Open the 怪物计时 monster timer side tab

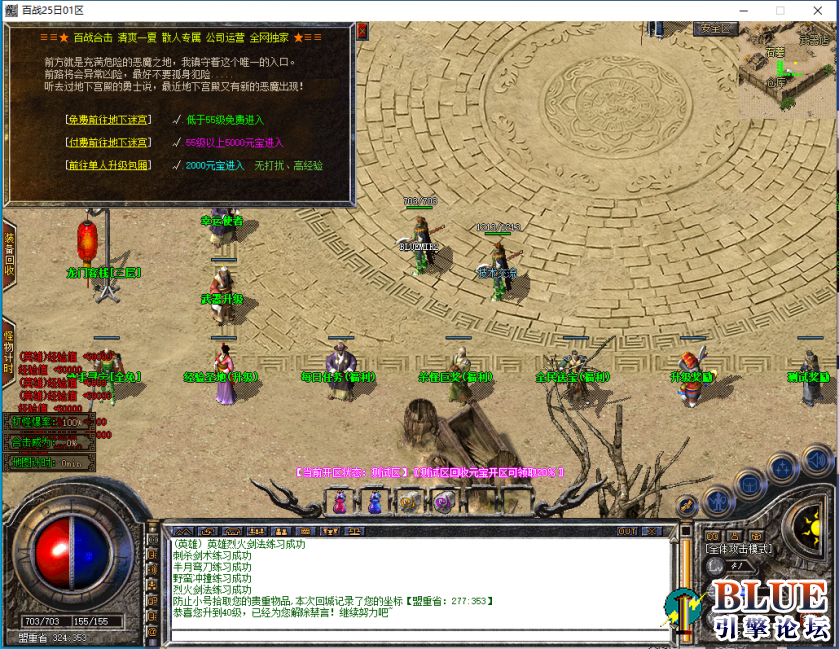[x=8, y=349]
